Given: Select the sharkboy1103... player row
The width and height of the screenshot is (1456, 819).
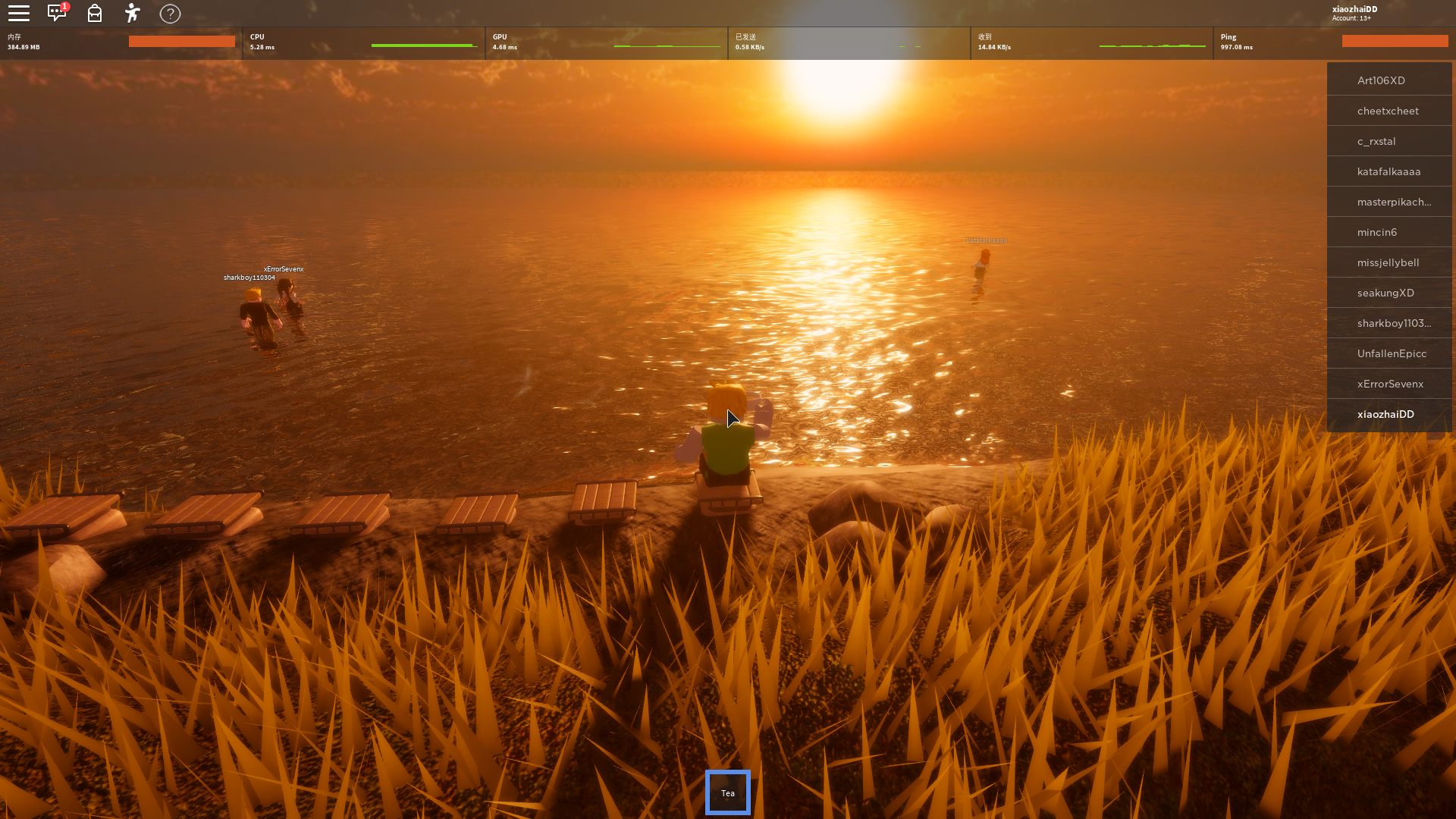Looking at the screenshot, I should coord(1389,323).
